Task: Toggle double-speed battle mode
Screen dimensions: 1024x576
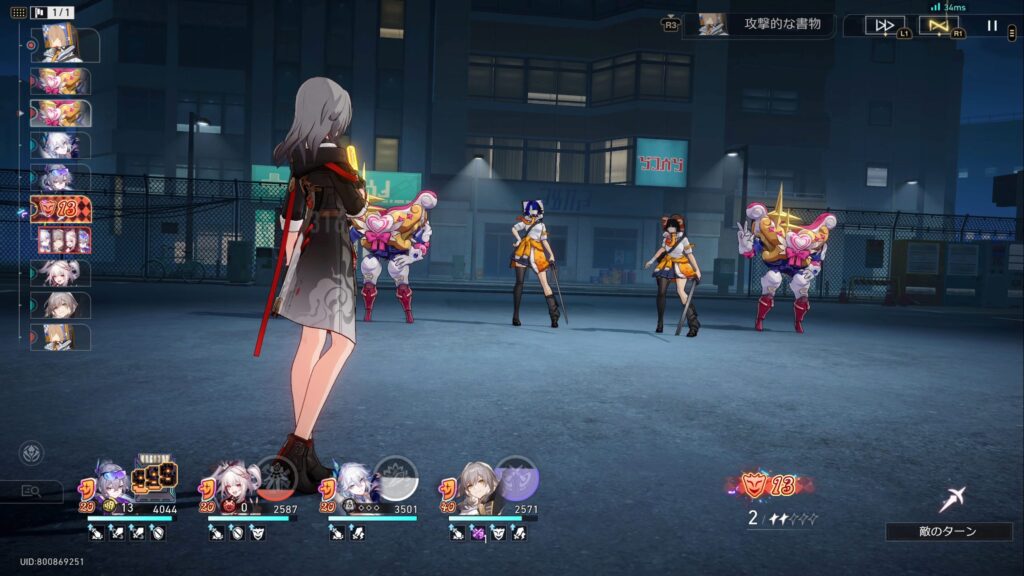Action: pos(885,25)
